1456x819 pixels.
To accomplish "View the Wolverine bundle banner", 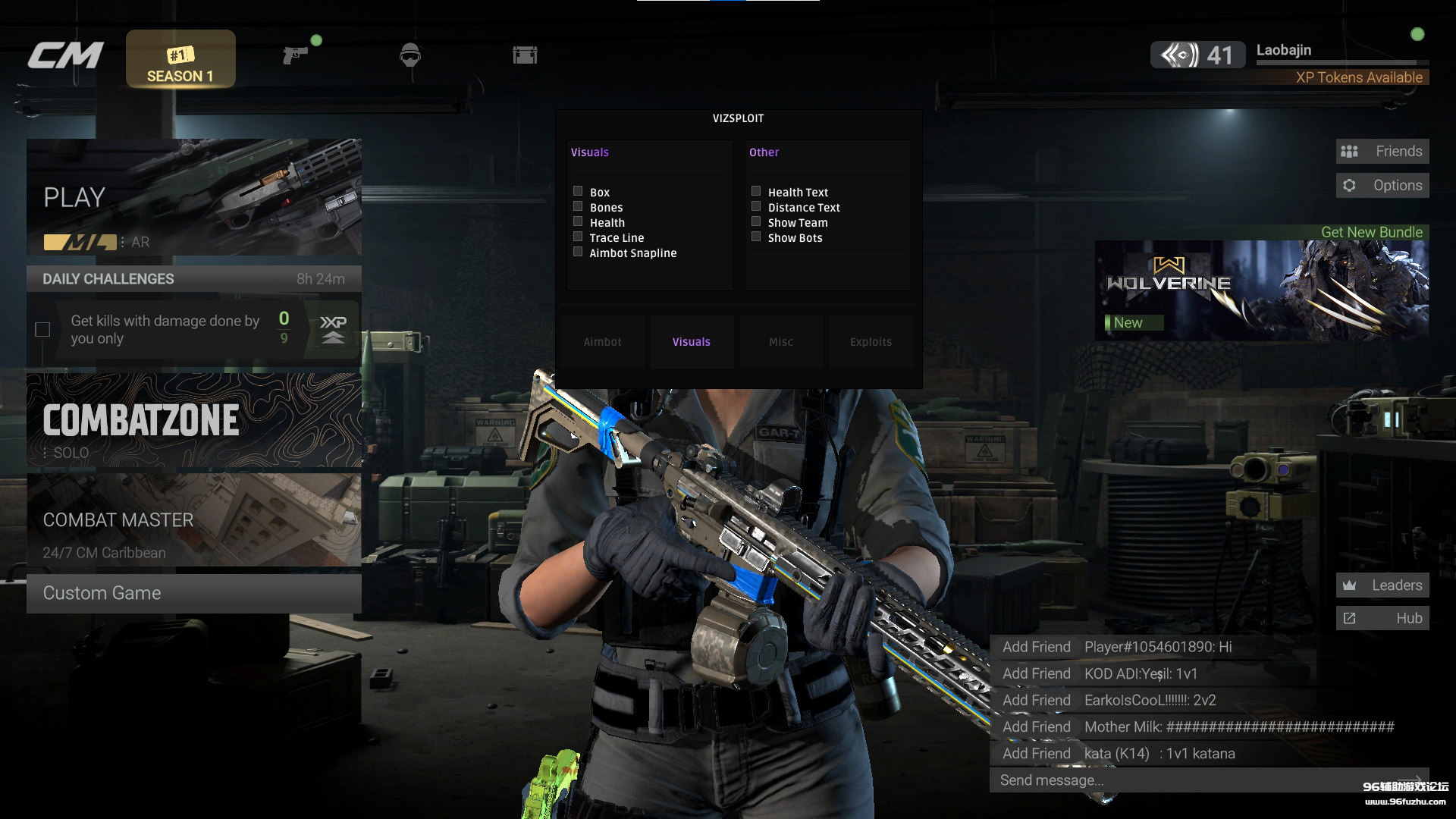I will 1261,290.
